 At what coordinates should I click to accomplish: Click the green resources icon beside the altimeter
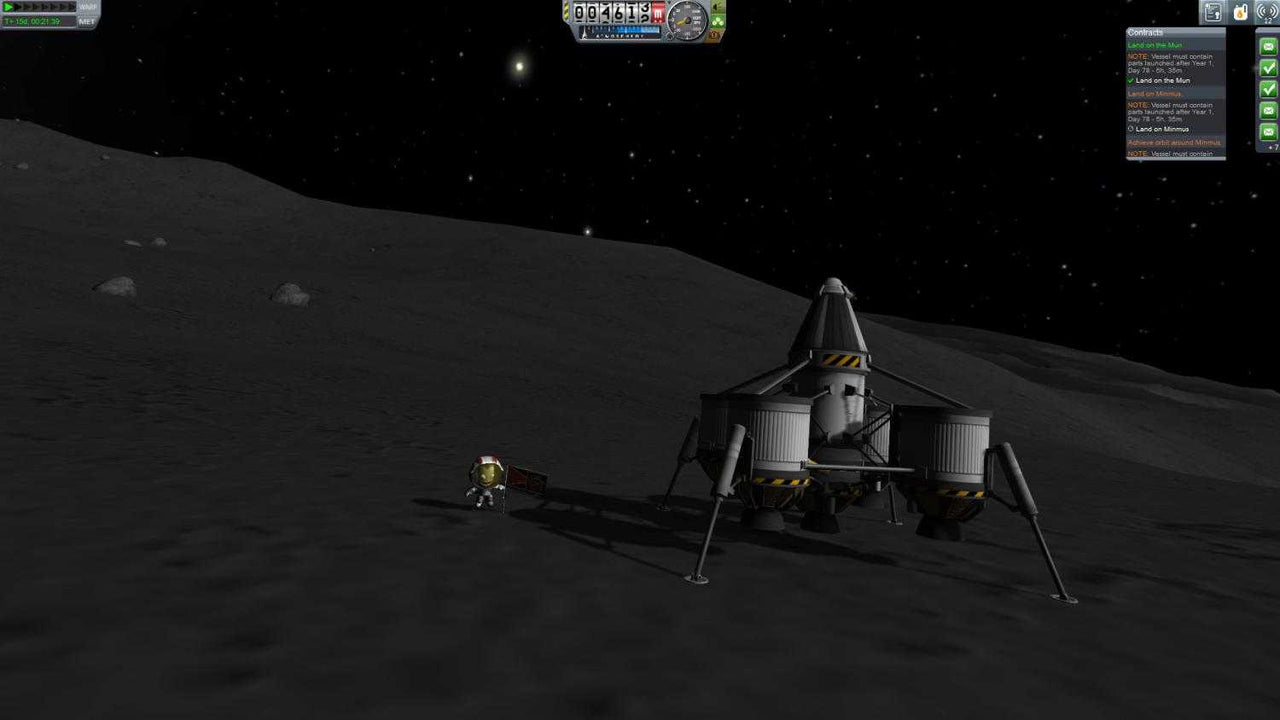point(717,21)
